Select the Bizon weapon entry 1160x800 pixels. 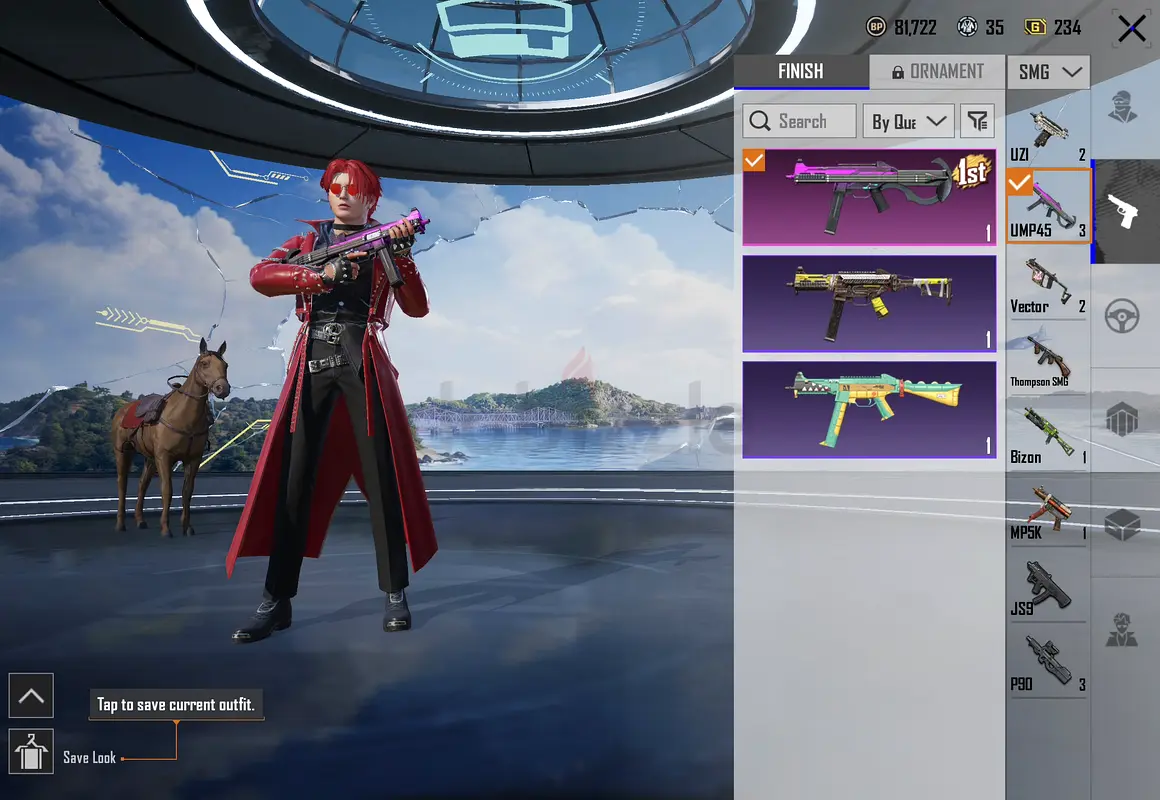tap(1047, 436)
